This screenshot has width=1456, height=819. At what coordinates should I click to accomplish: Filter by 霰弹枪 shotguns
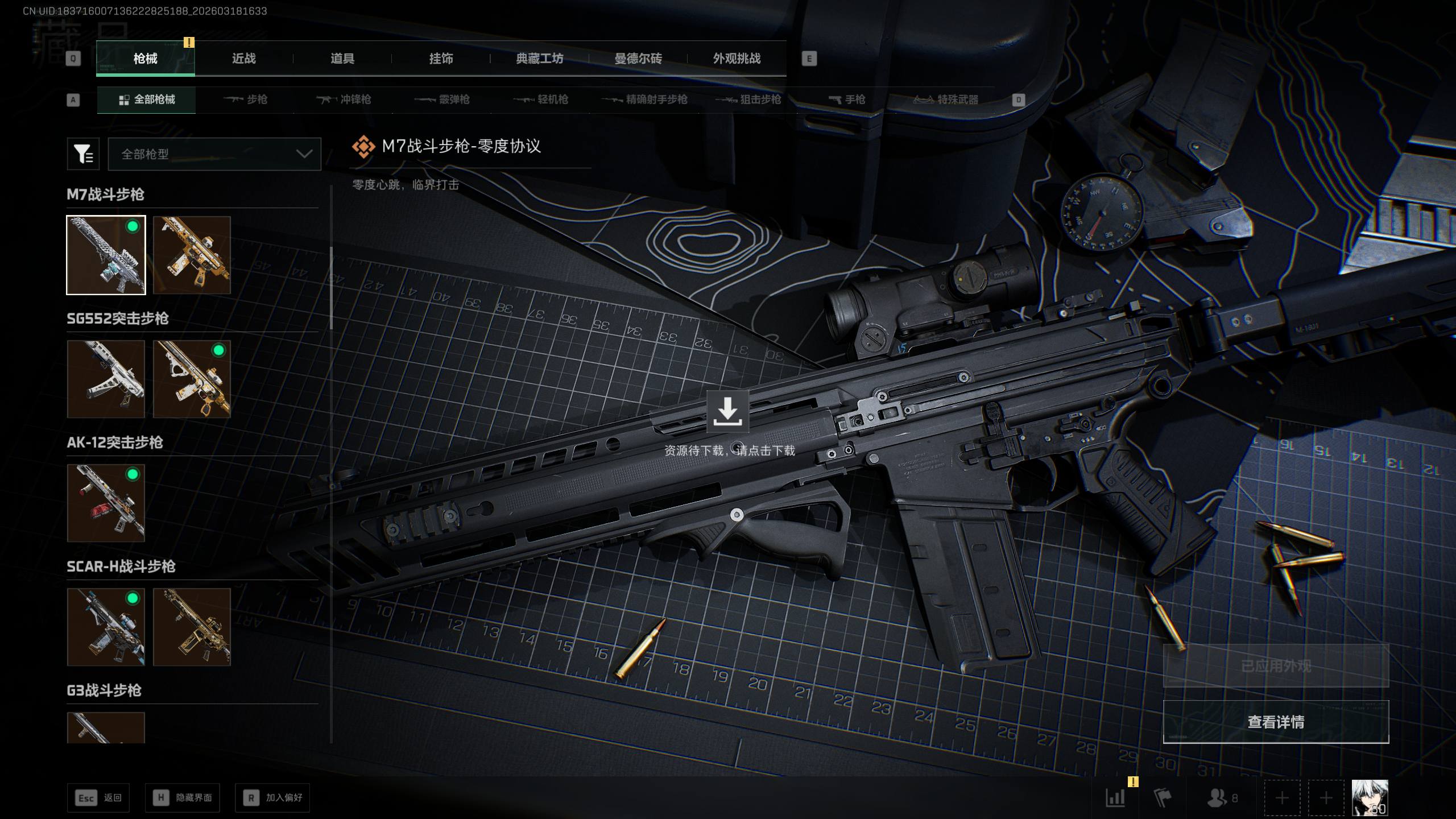(442, 100)
